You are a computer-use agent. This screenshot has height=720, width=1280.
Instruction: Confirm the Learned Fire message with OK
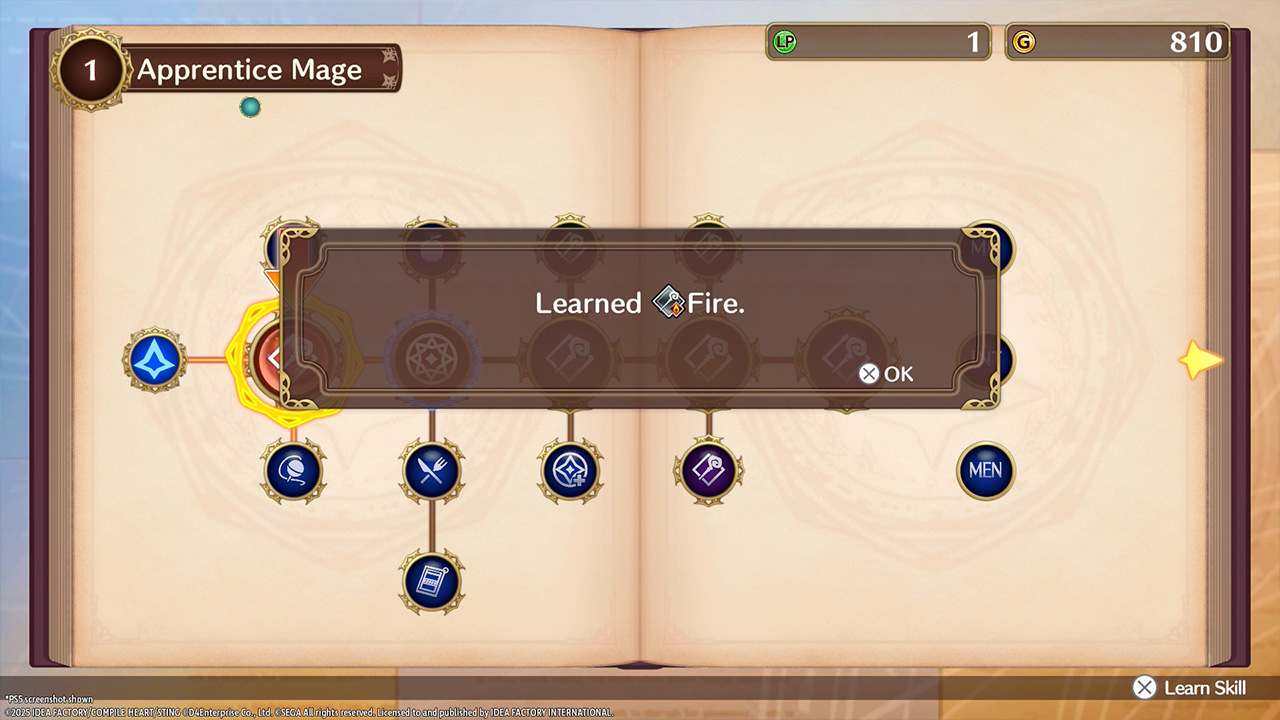[887, 374]
